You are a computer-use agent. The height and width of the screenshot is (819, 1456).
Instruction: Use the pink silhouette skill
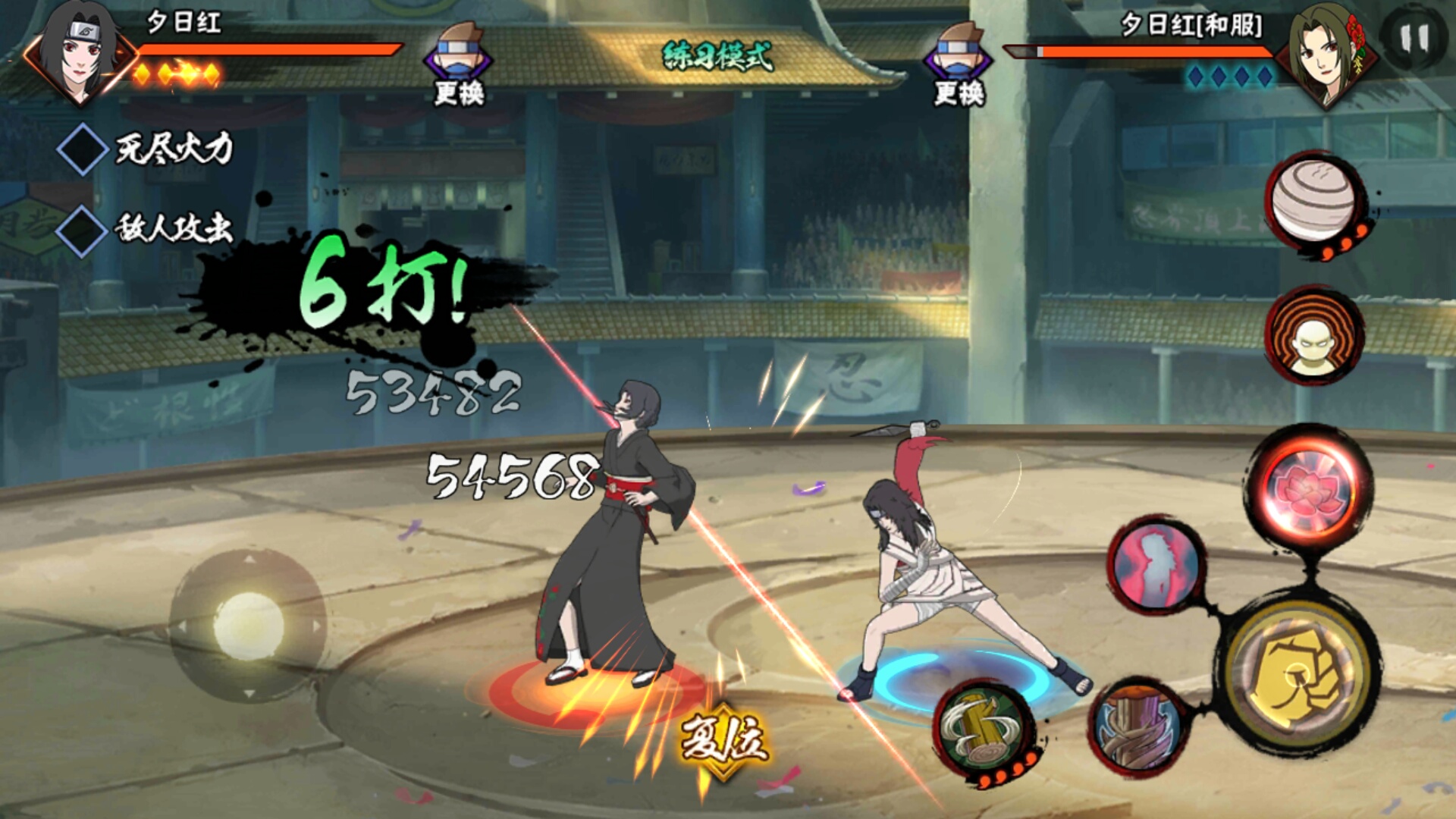pos(1156,565)
